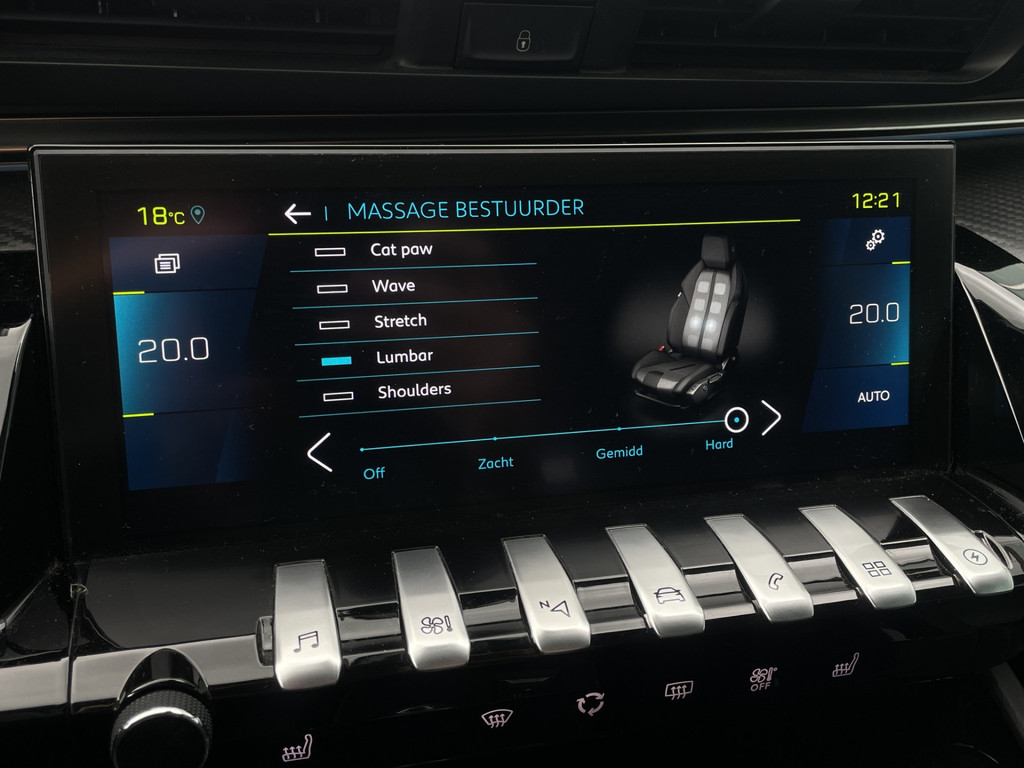1024x768 pixels.
Task: Click the large left chevron arrow
Action: pos(319,452)
